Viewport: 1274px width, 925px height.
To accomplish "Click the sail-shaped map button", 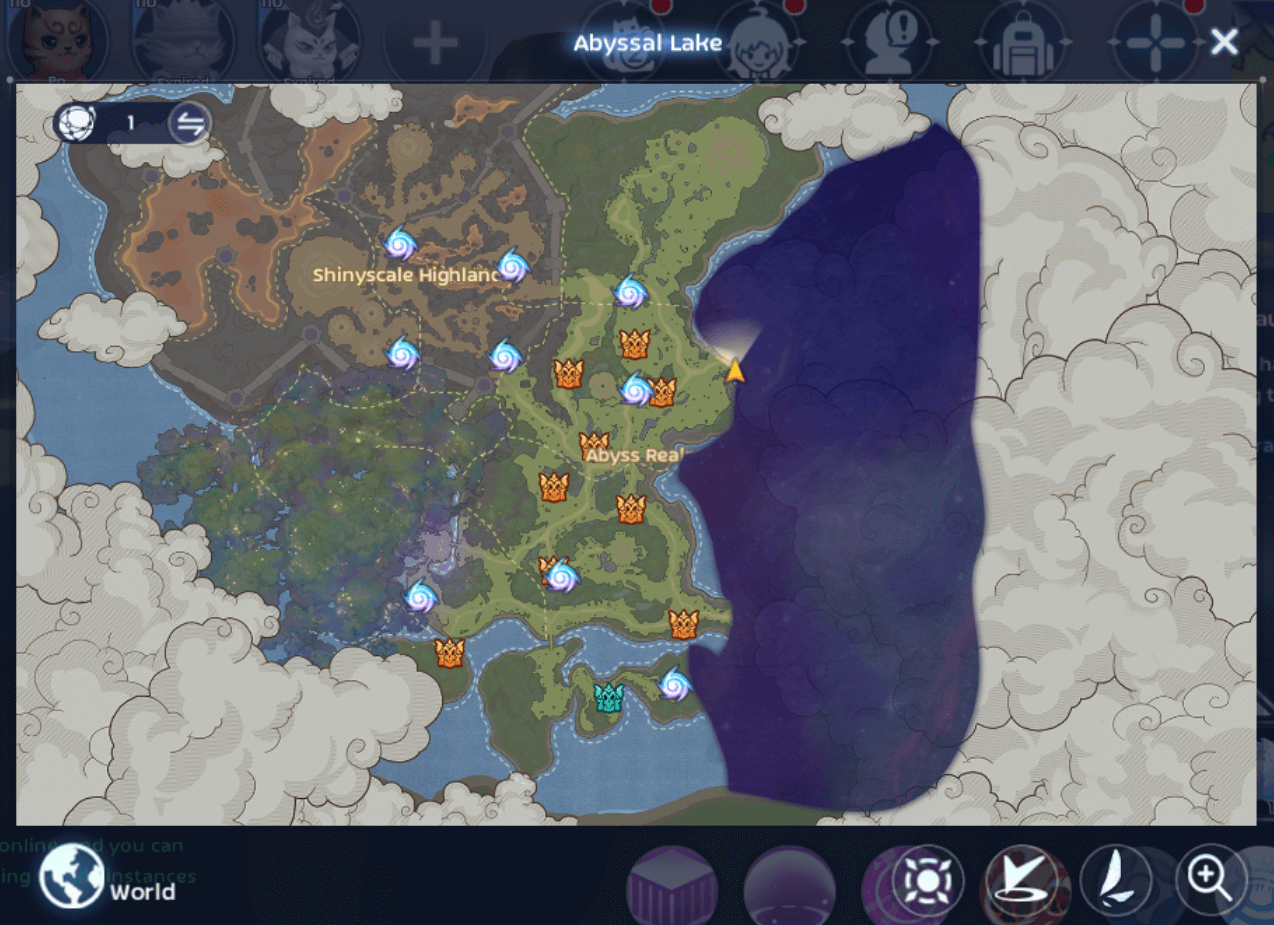I will (x=1115, y=881).
